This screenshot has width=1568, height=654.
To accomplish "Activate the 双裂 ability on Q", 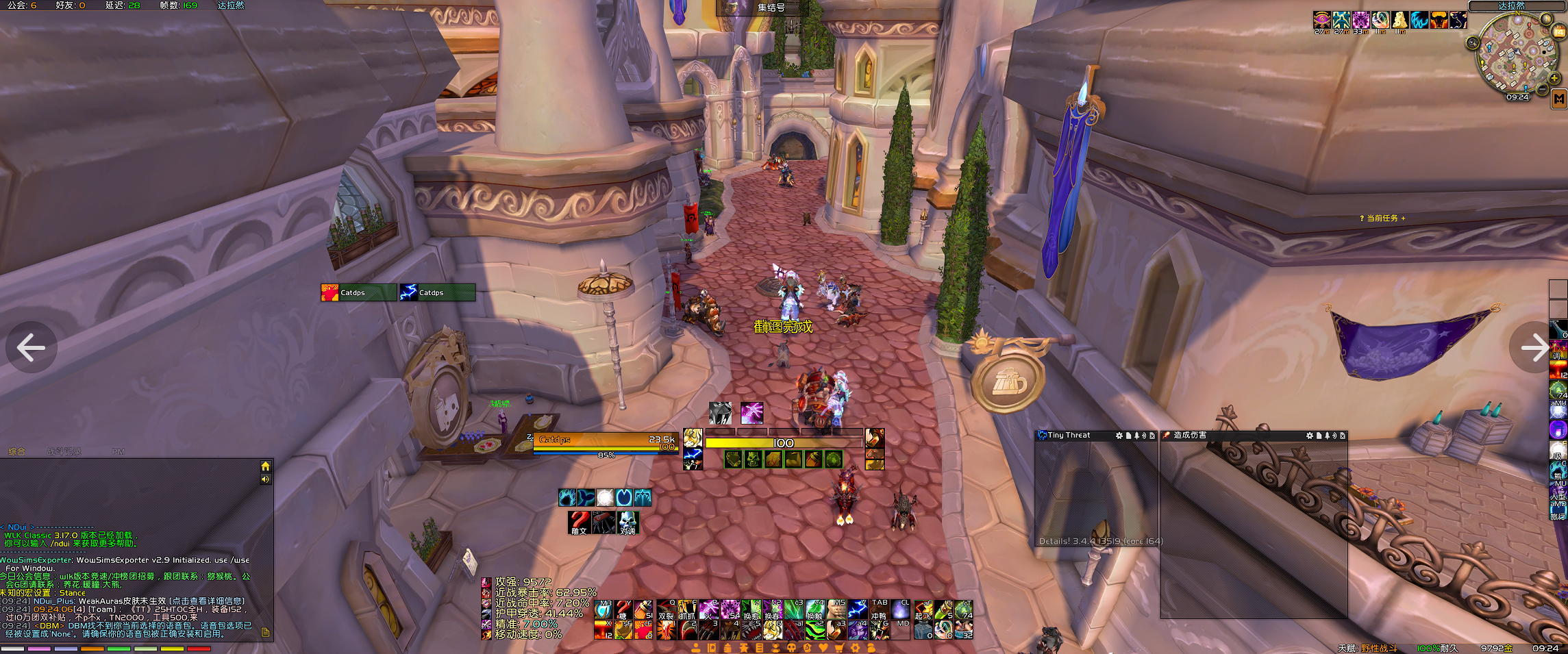I will 666,610.
